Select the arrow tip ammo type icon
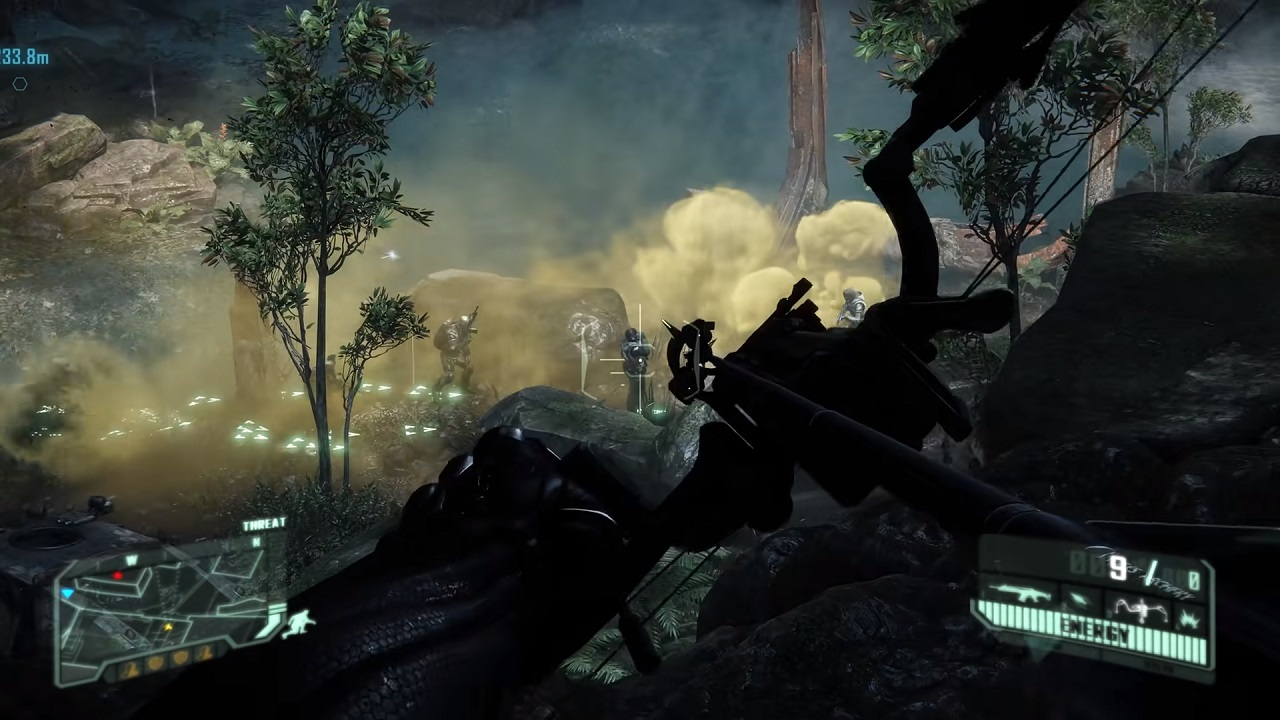Viewport: 1280px width, 720px height. pos(1079,600)
